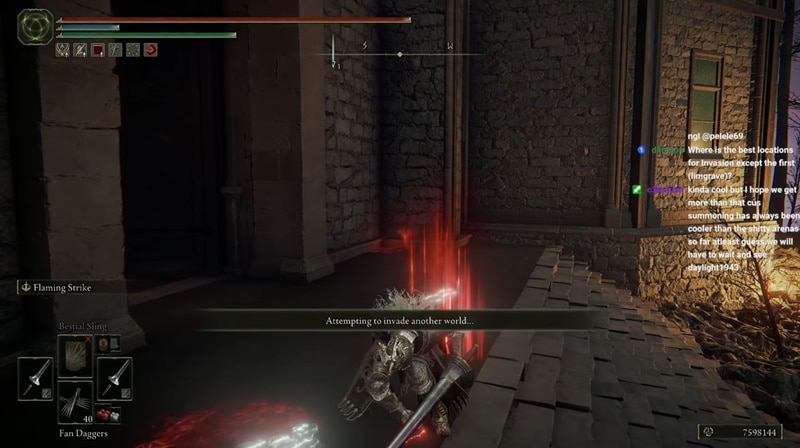Open the compass bar at top
800x448 pixels.
(398, 50)
